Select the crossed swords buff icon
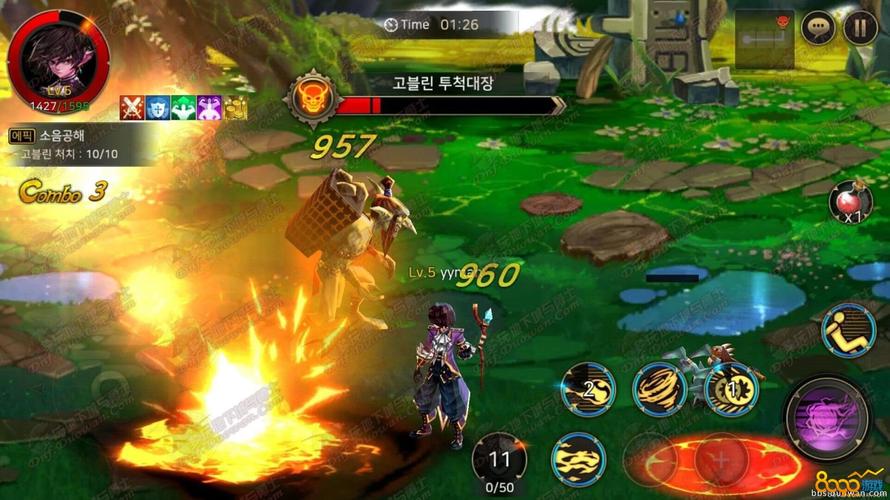890x500 pixels. [x=132, y=107]
